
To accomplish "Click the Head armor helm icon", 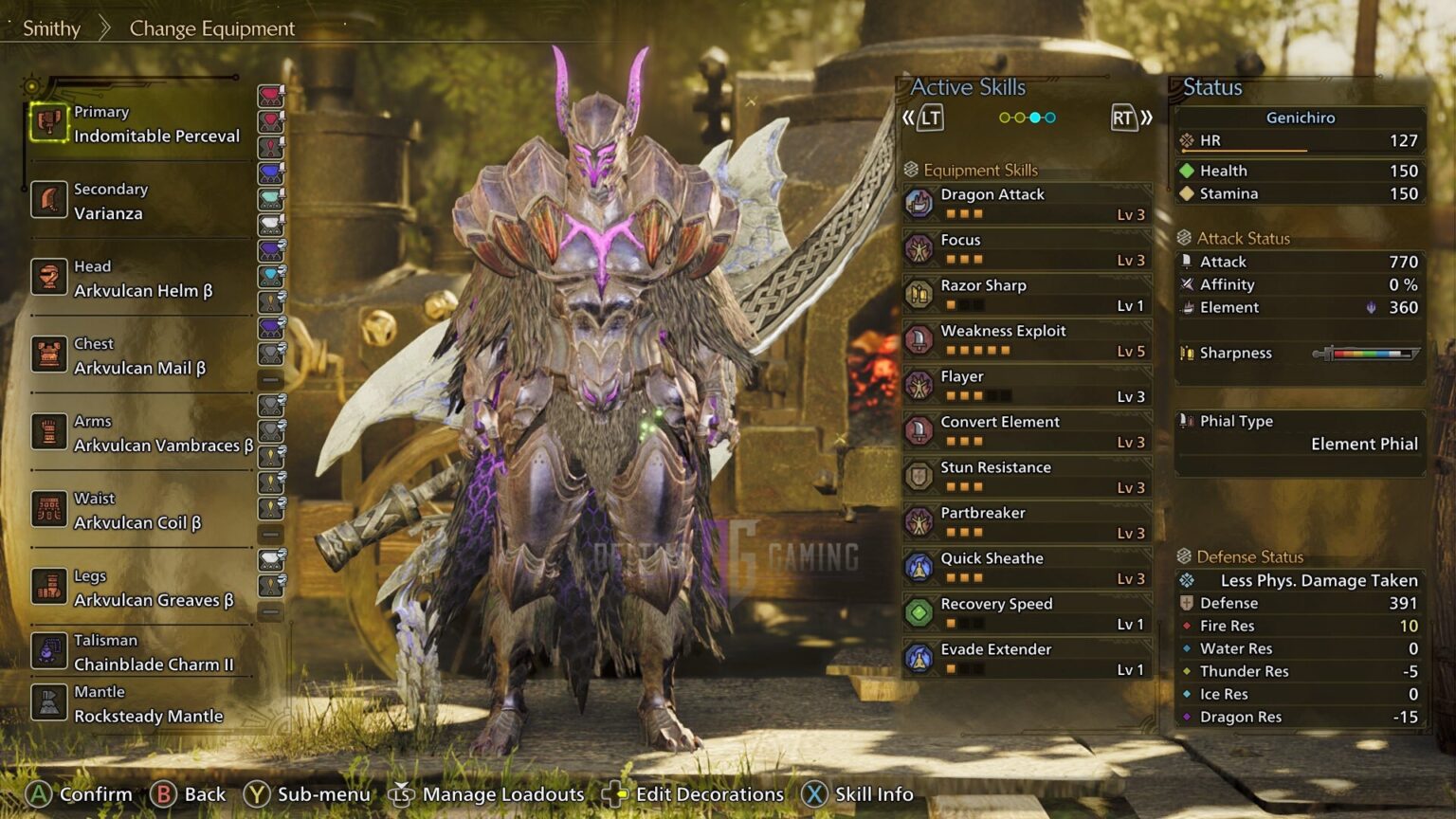I will point(49,278).
